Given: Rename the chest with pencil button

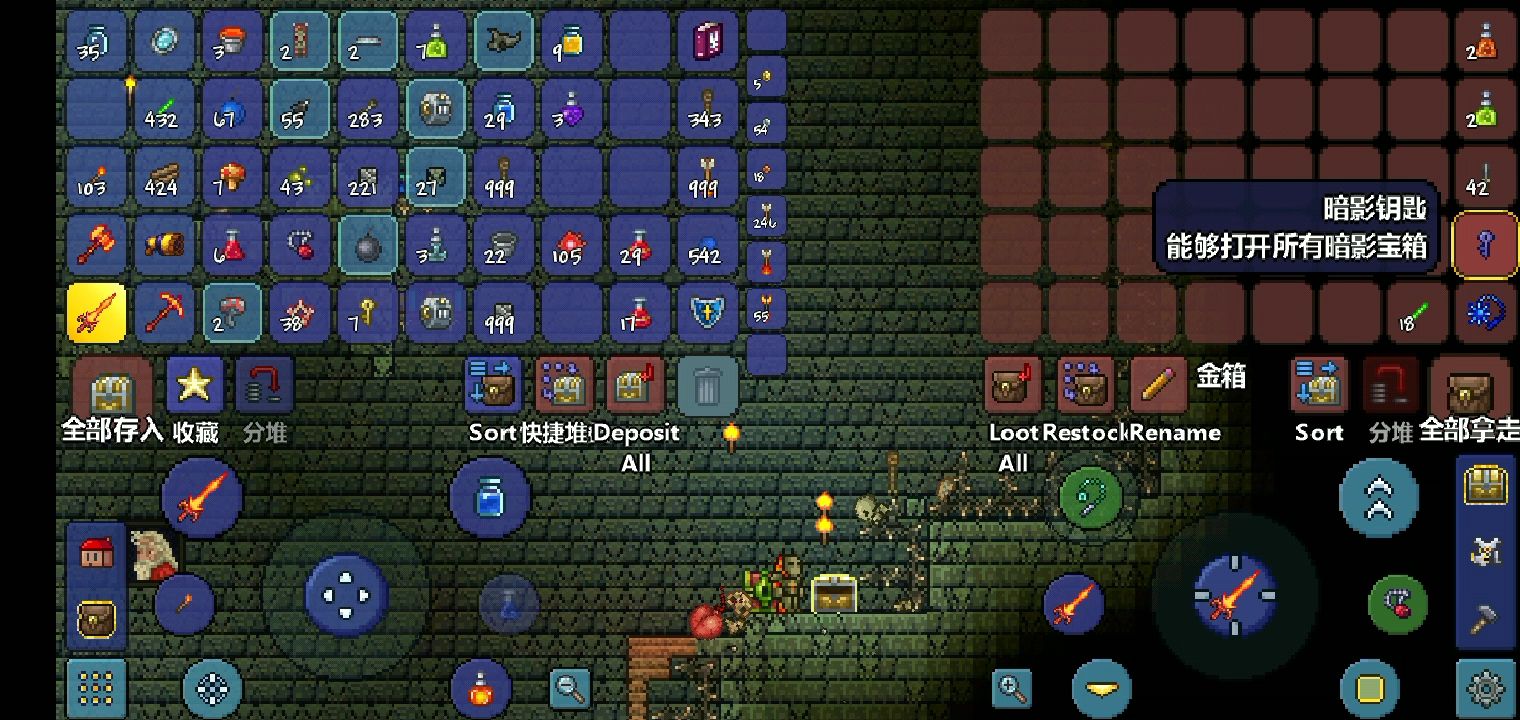Looking at the screenshot, I should tap(1158, 385).
